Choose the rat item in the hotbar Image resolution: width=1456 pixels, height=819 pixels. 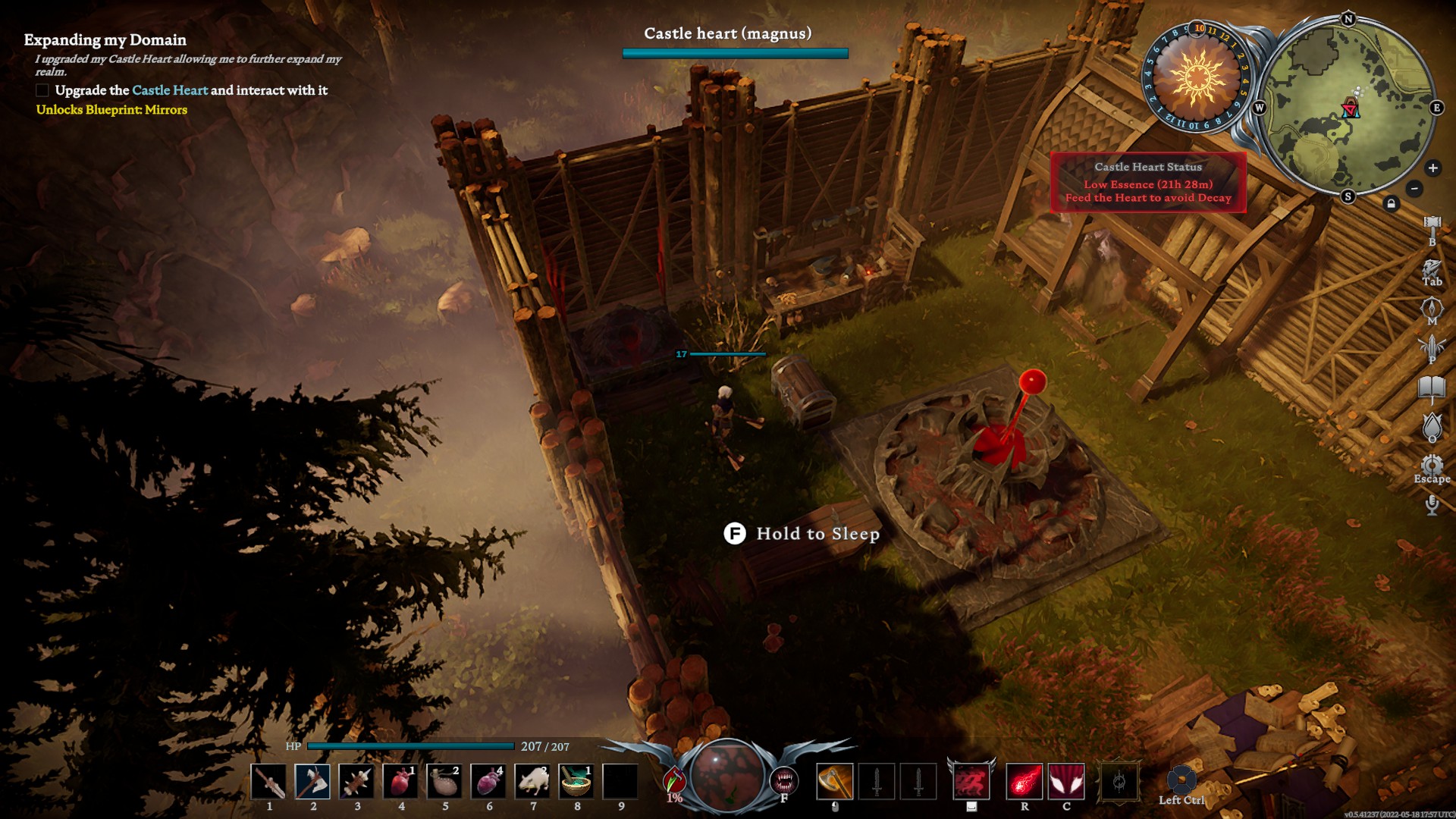[533, 782]
